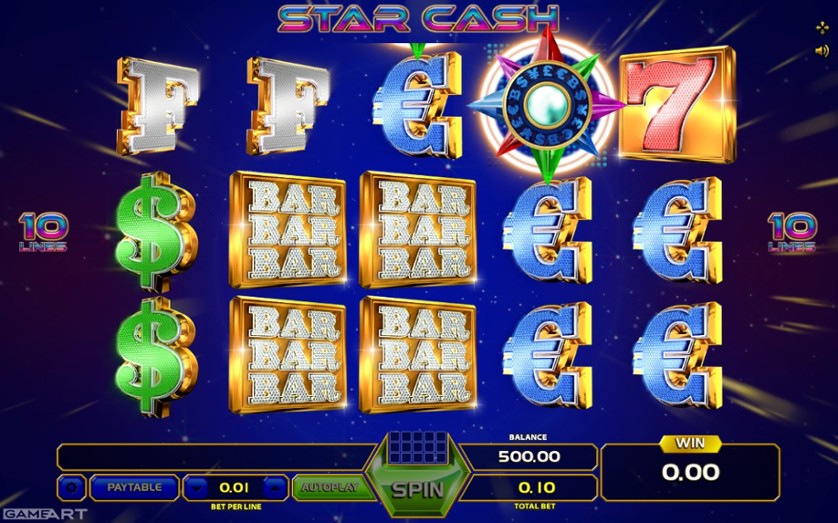The image size is (838, 523).
Task: Open the gear settings button
Action: [x=72, y=487]
